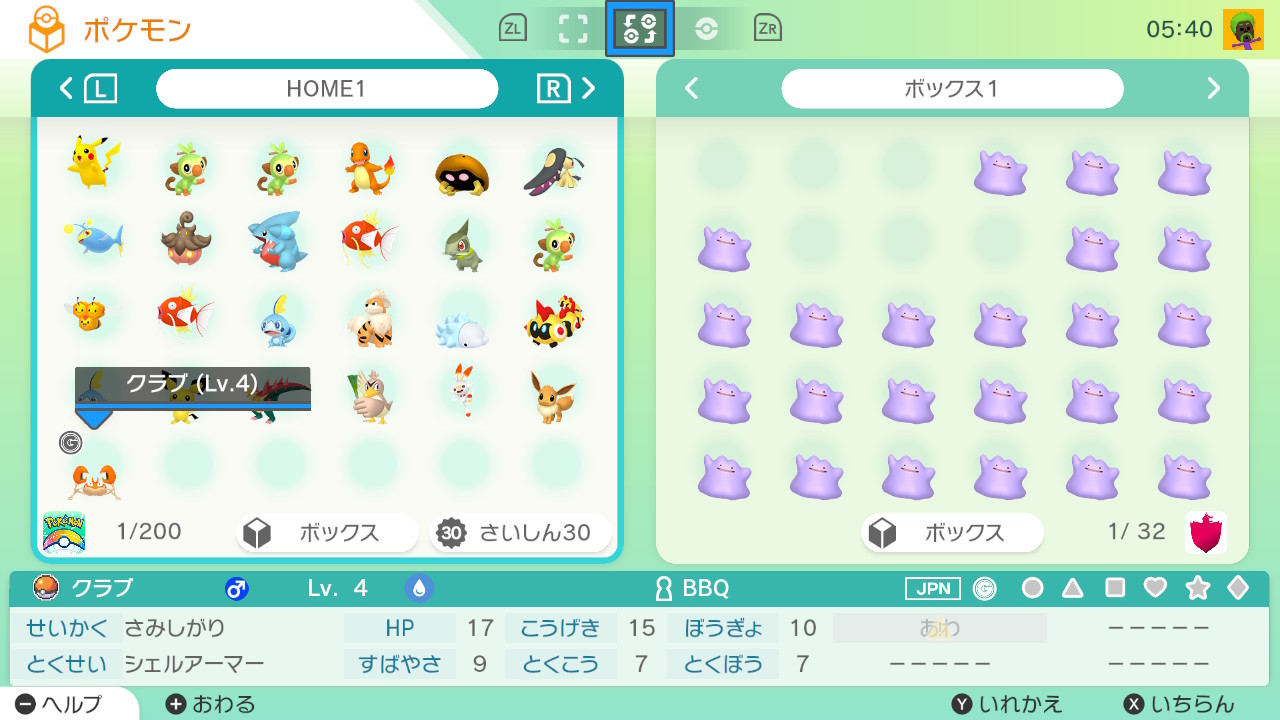Go to next HOME box with right arrow
The height and width of the screenshot is (720, 1280).
(x=589, y=89)
